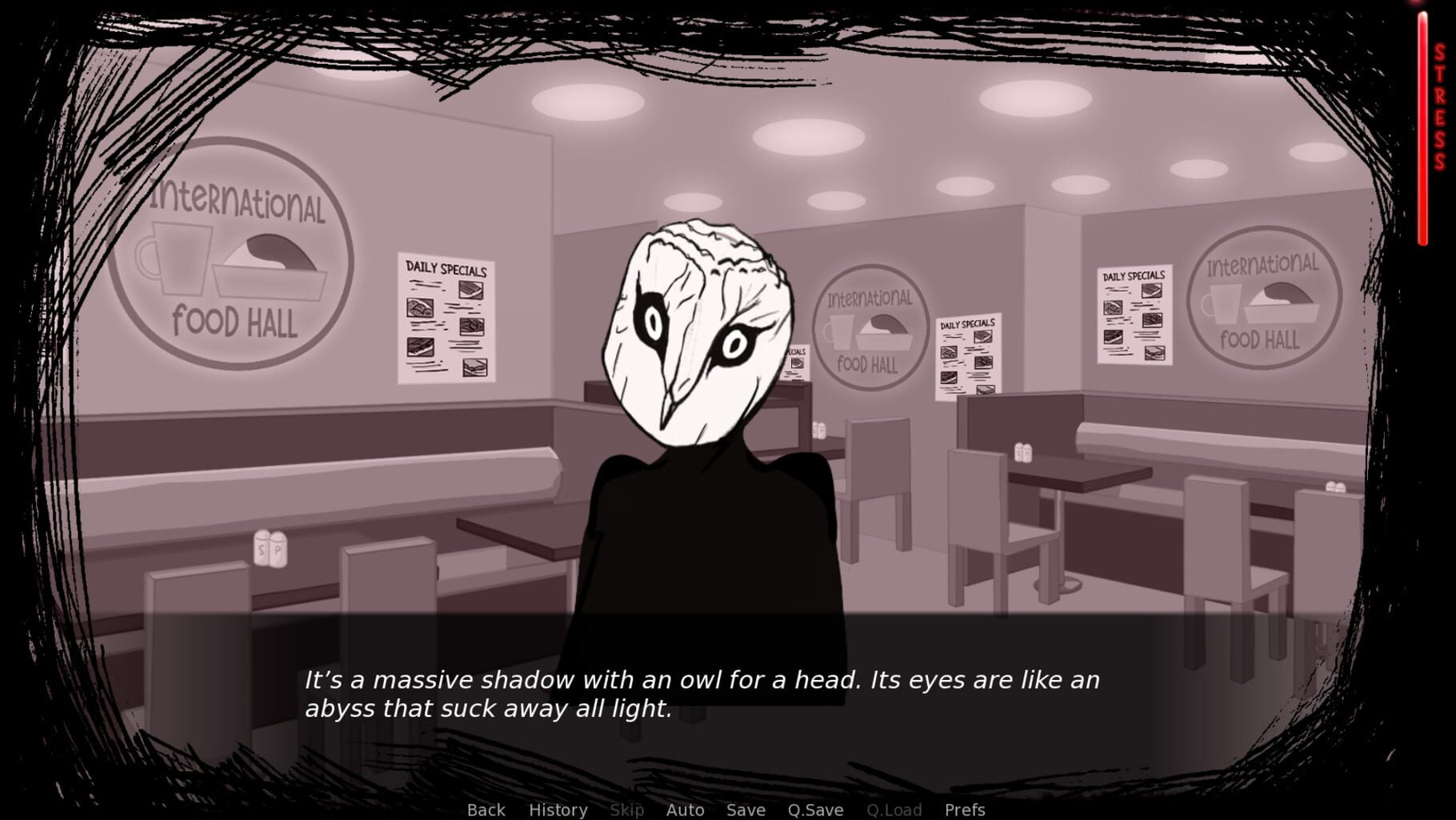Perform a Q.Save quick save

click(x=814, y=810)
